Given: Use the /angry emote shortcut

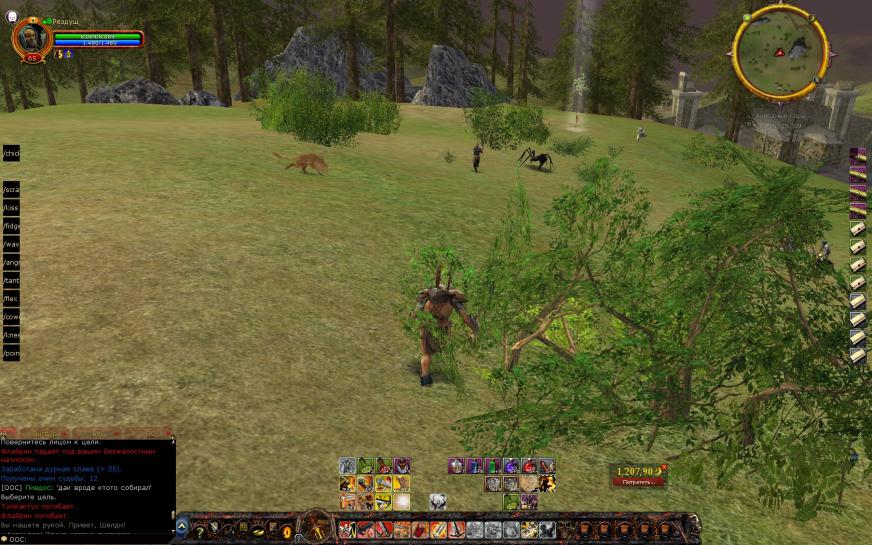Looking at the screenshot, I should [x=11, y=263].
